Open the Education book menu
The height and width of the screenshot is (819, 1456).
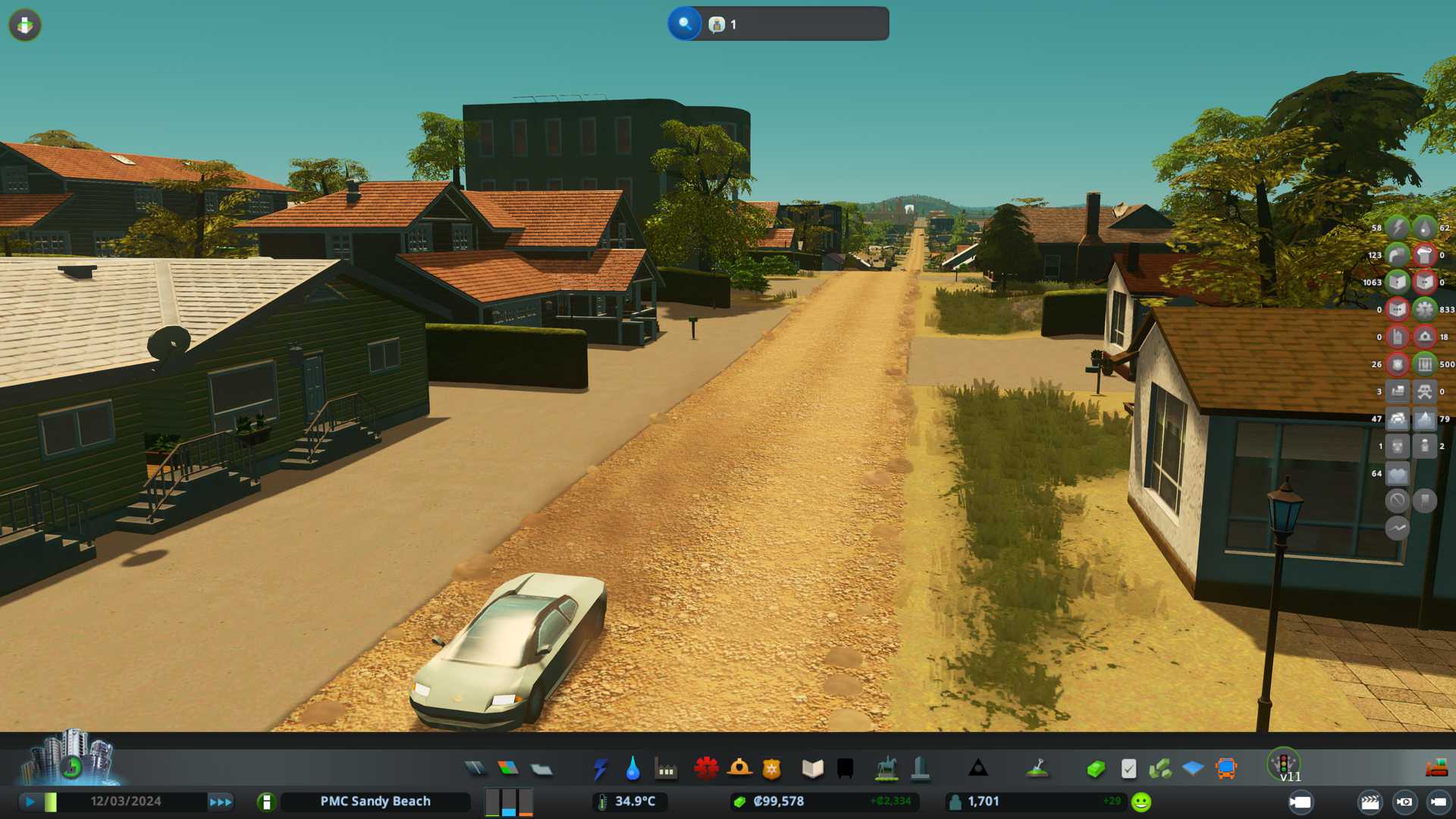coord(812,769)
